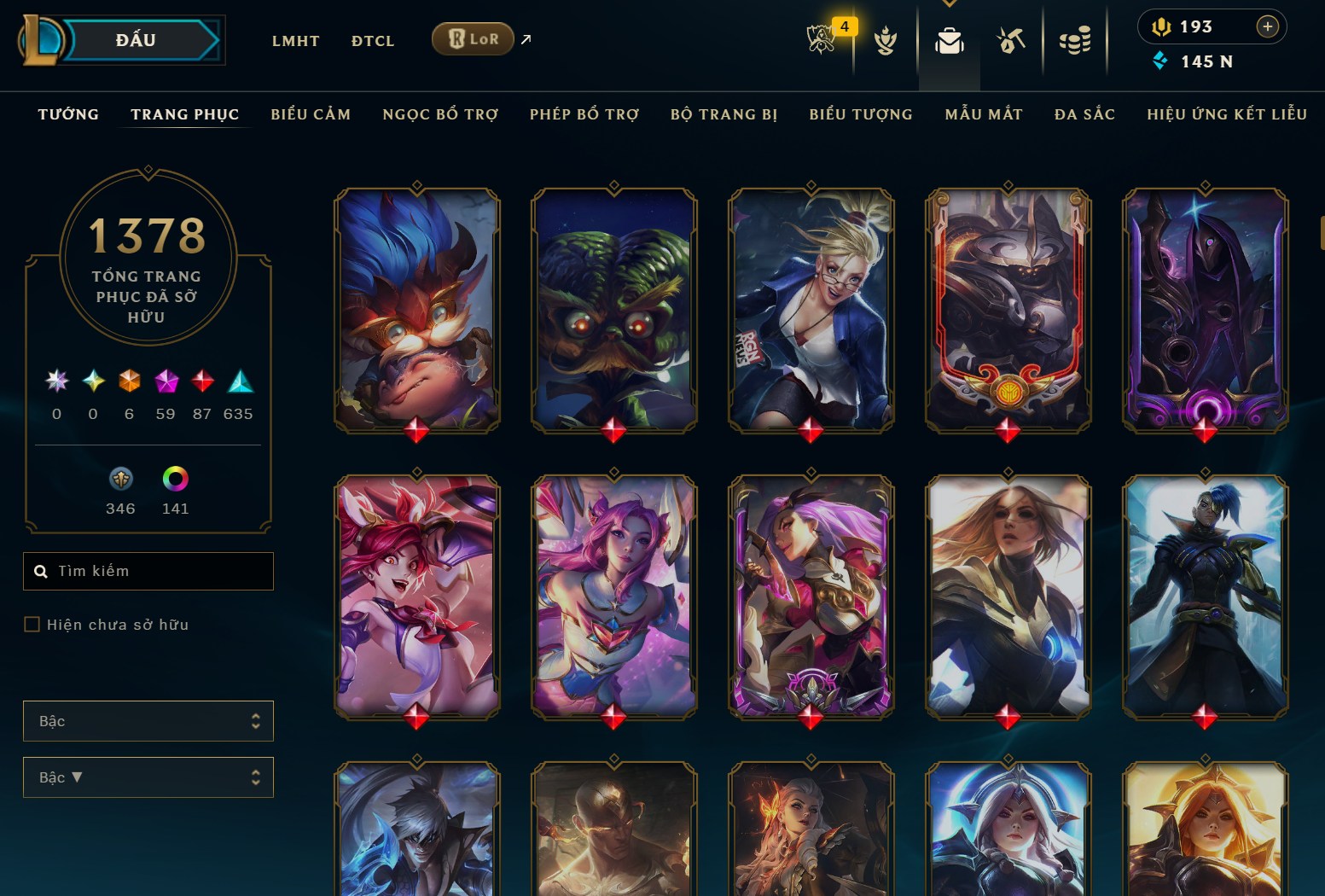Launch Legends of Runeterra via the LoR button
The width and height of the screenshot is (1325, 896).
click(472, 38)
